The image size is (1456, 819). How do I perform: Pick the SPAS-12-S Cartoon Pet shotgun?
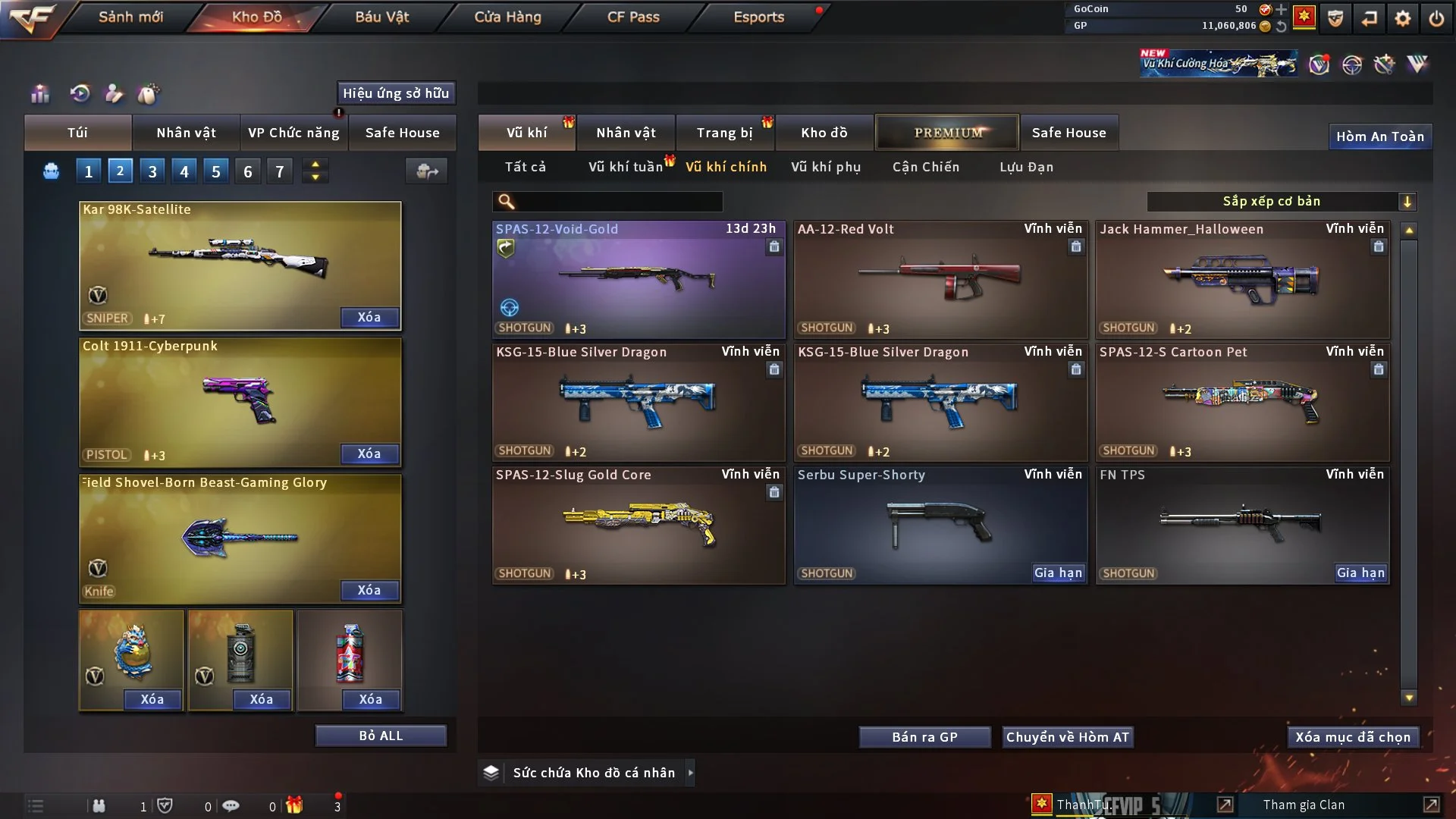[x=1241, y=403]
